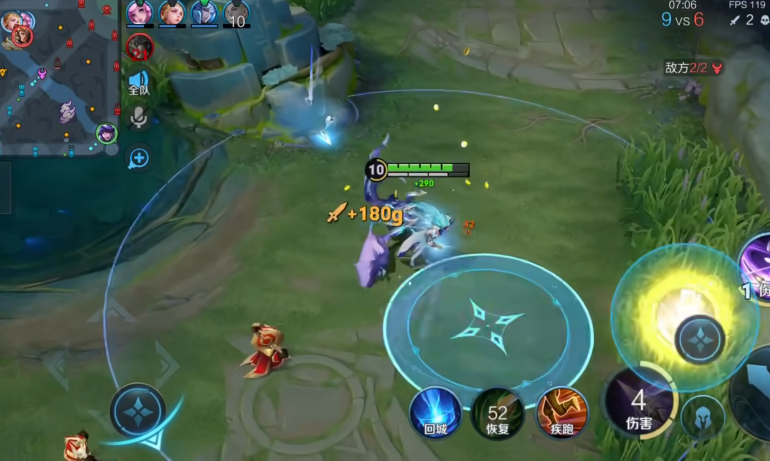Trigger the 疾跑 sprint spell
The image size is (770, 461).
[562, 412]
